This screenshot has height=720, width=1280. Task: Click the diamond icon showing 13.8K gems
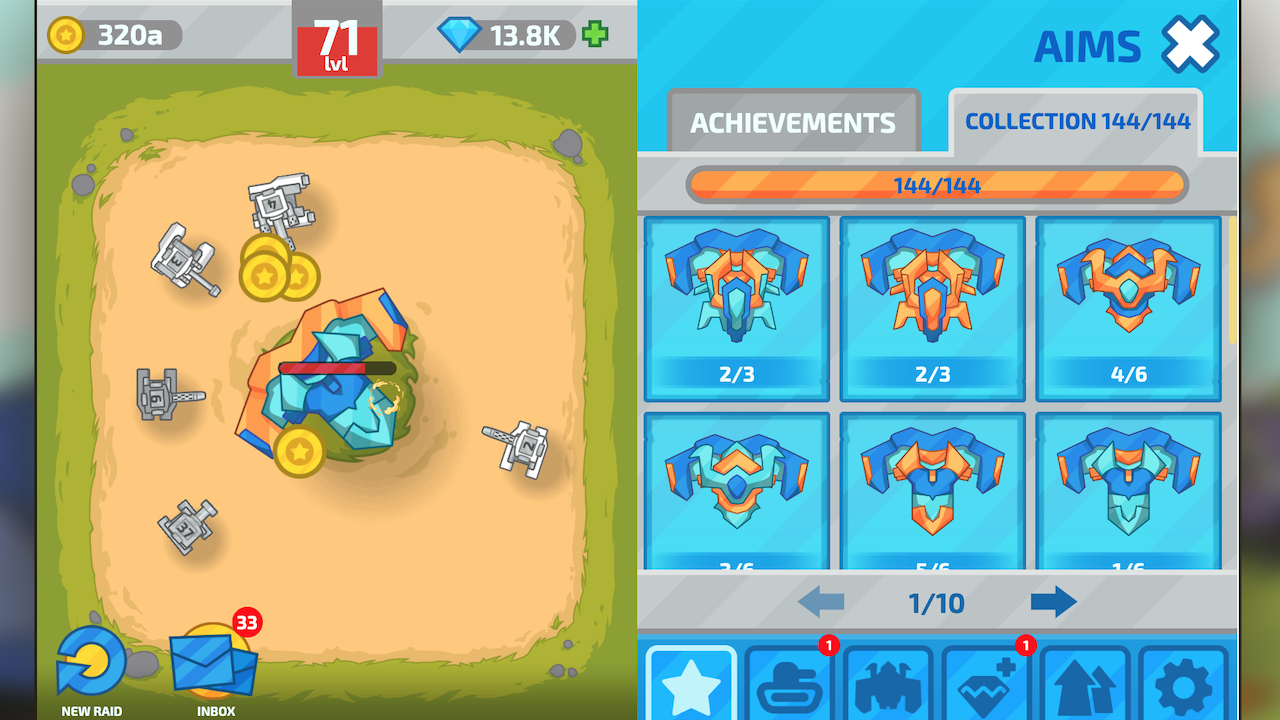pos(462,33)
